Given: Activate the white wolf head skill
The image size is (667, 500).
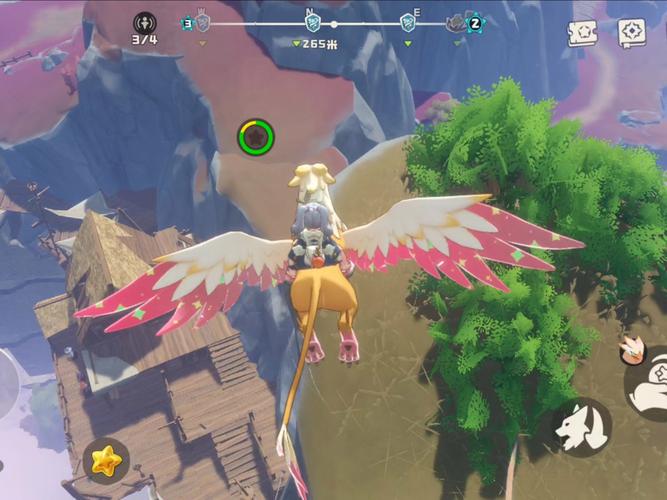Looking at the screenshot, I should click(x=582, y=425).
